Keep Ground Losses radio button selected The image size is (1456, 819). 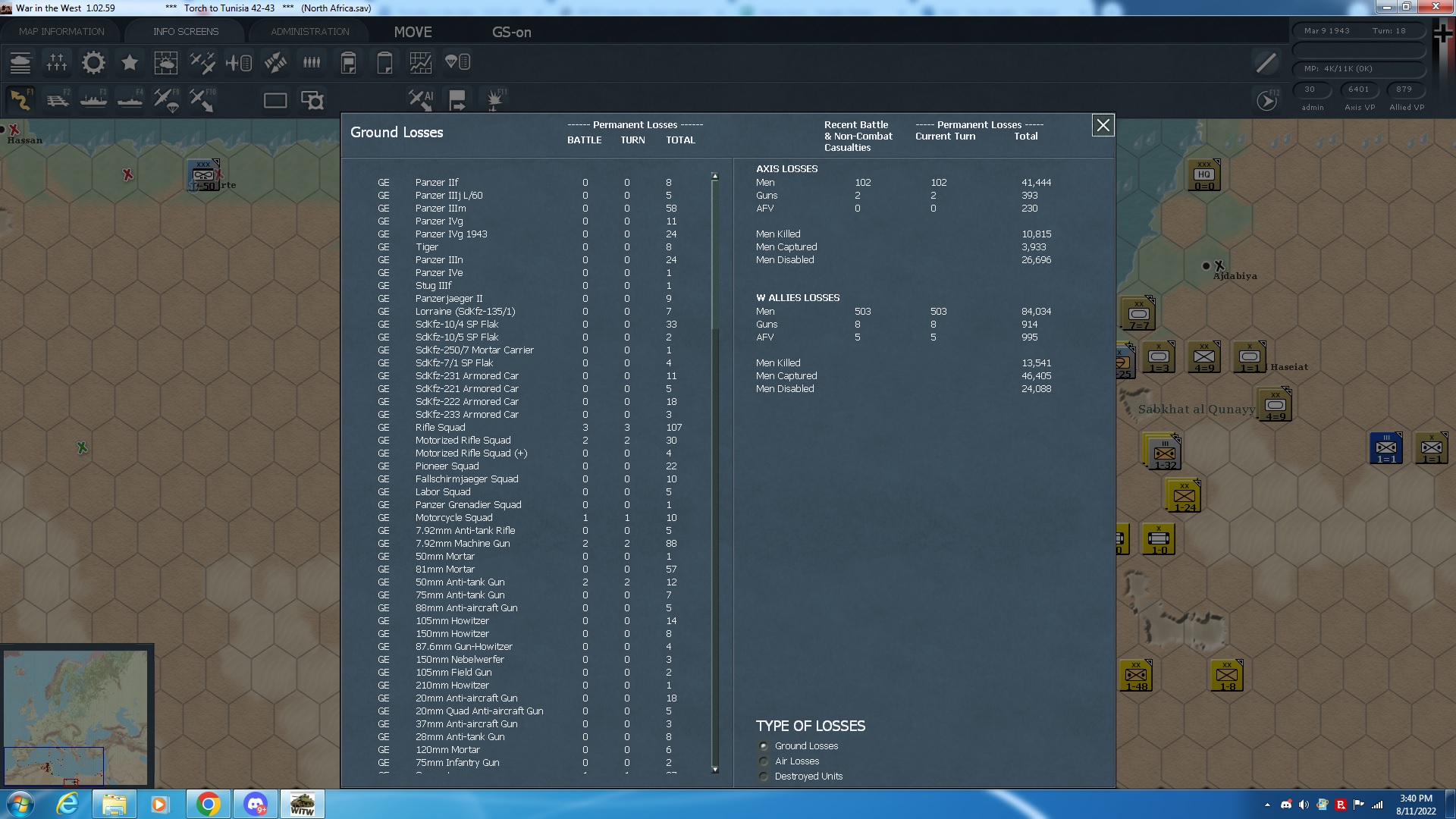(763, 745)
